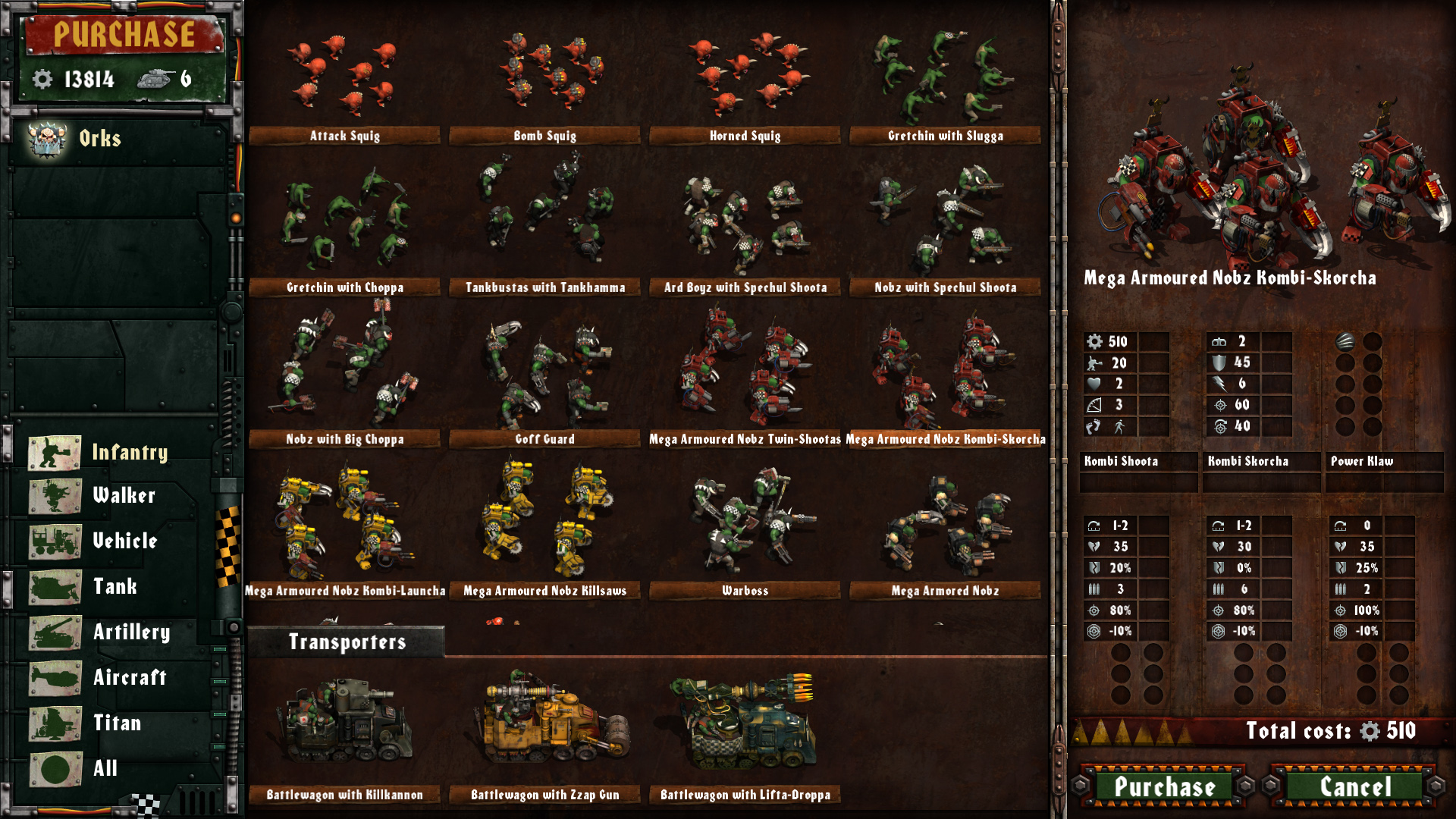The height and width of the screenshot is (819, 1456).
Task: Select the Tank category icon
Action: click(53, 589)
